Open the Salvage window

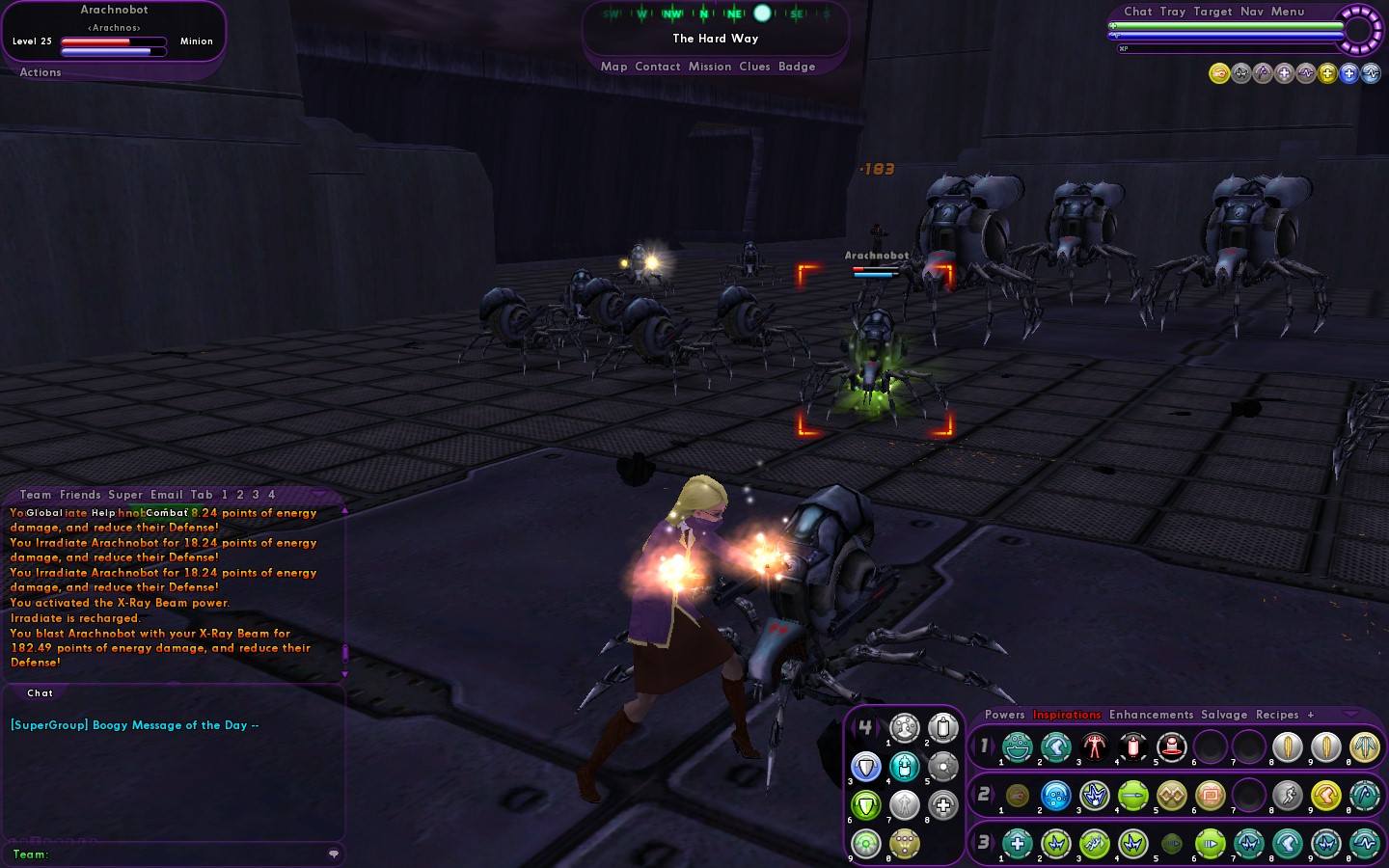point(1224,715)
